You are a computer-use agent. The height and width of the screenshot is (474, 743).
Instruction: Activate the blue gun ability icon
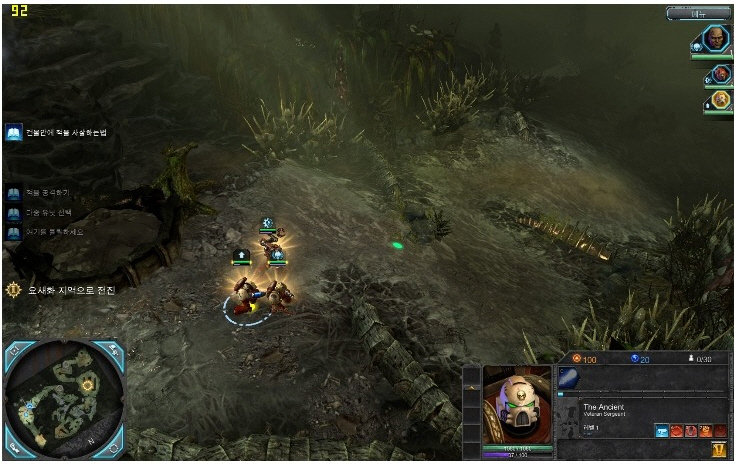tap(662, 431)
